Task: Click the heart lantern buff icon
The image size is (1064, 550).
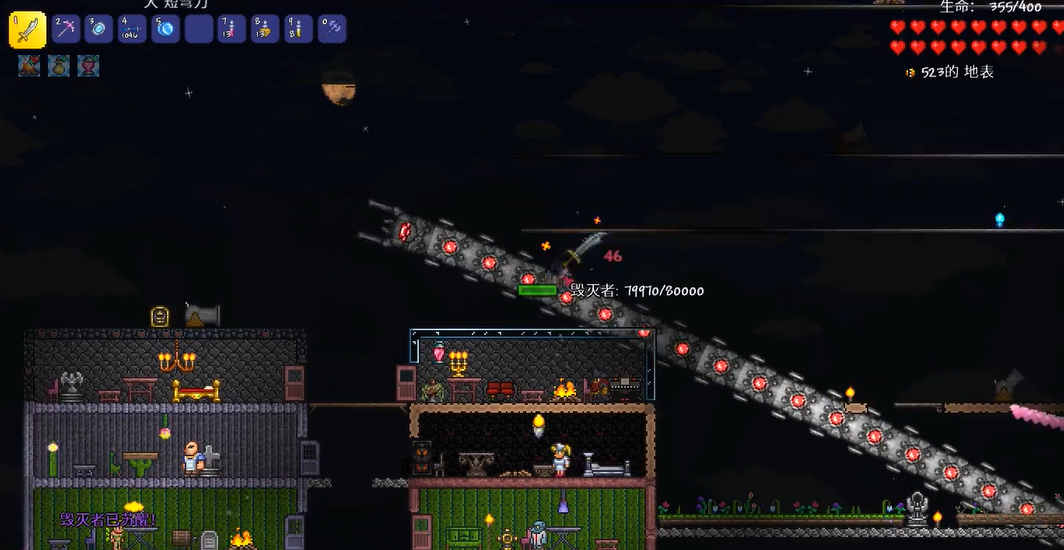Action: pos(89,66)
